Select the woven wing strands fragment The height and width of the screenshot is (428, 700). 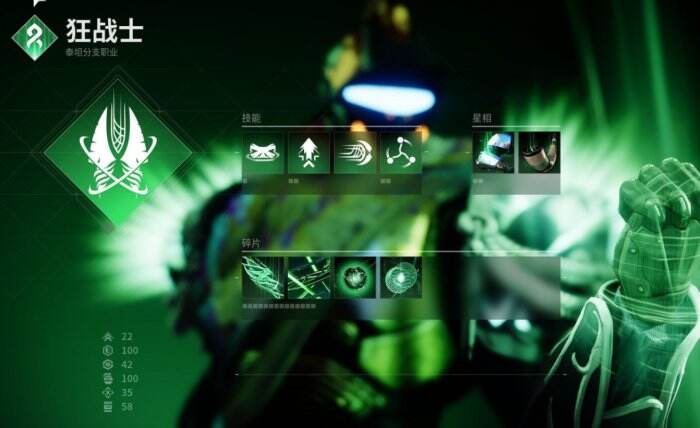264,277
